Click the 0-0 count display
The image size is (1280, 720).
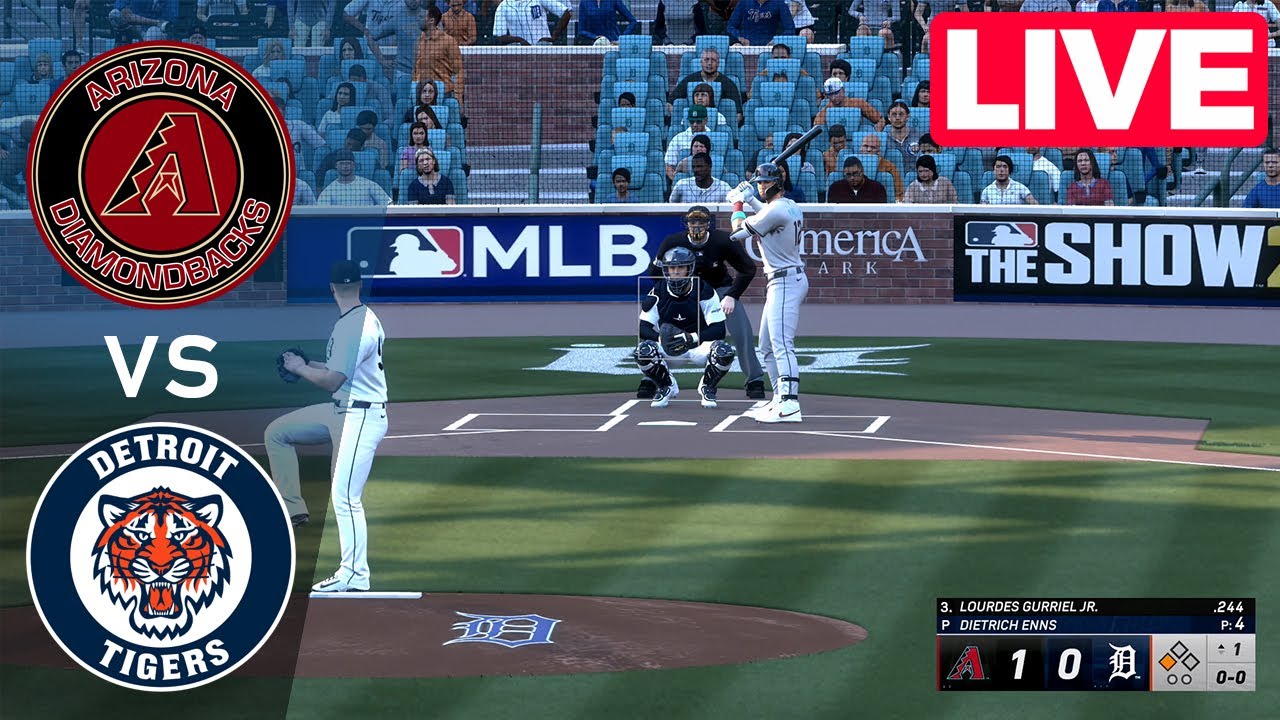(1231, 678)
